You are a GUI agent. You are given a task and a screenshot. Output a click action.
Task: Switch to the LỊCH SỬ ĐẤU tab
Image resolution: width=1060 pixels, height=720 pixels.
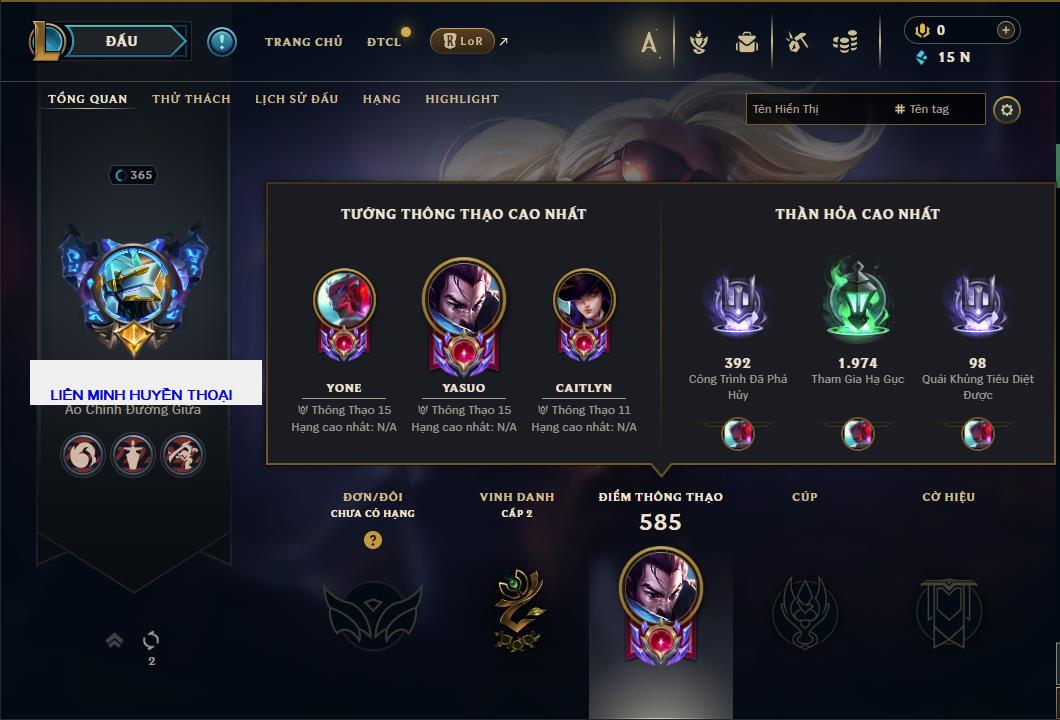[296, 99]
